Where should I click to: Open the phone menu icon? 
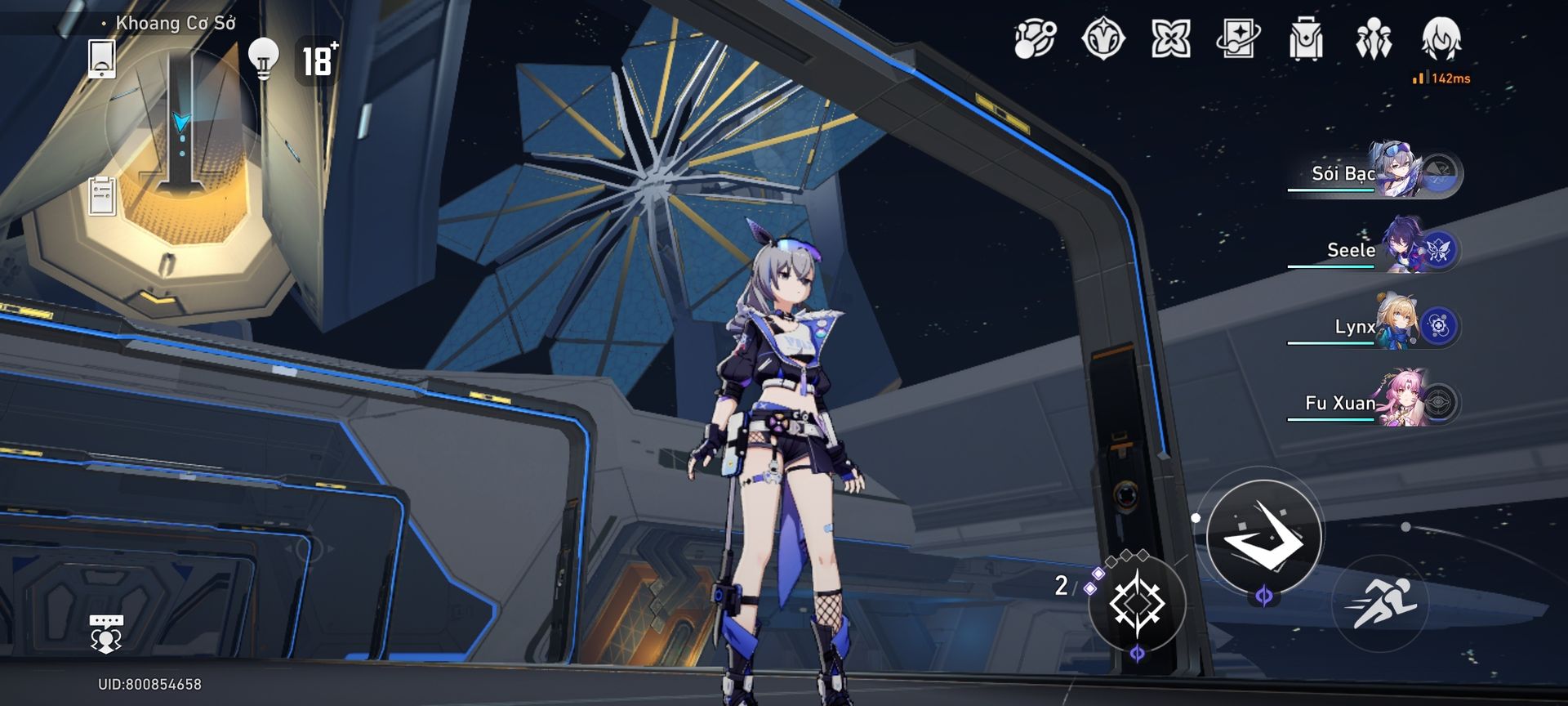pos(101,59)
